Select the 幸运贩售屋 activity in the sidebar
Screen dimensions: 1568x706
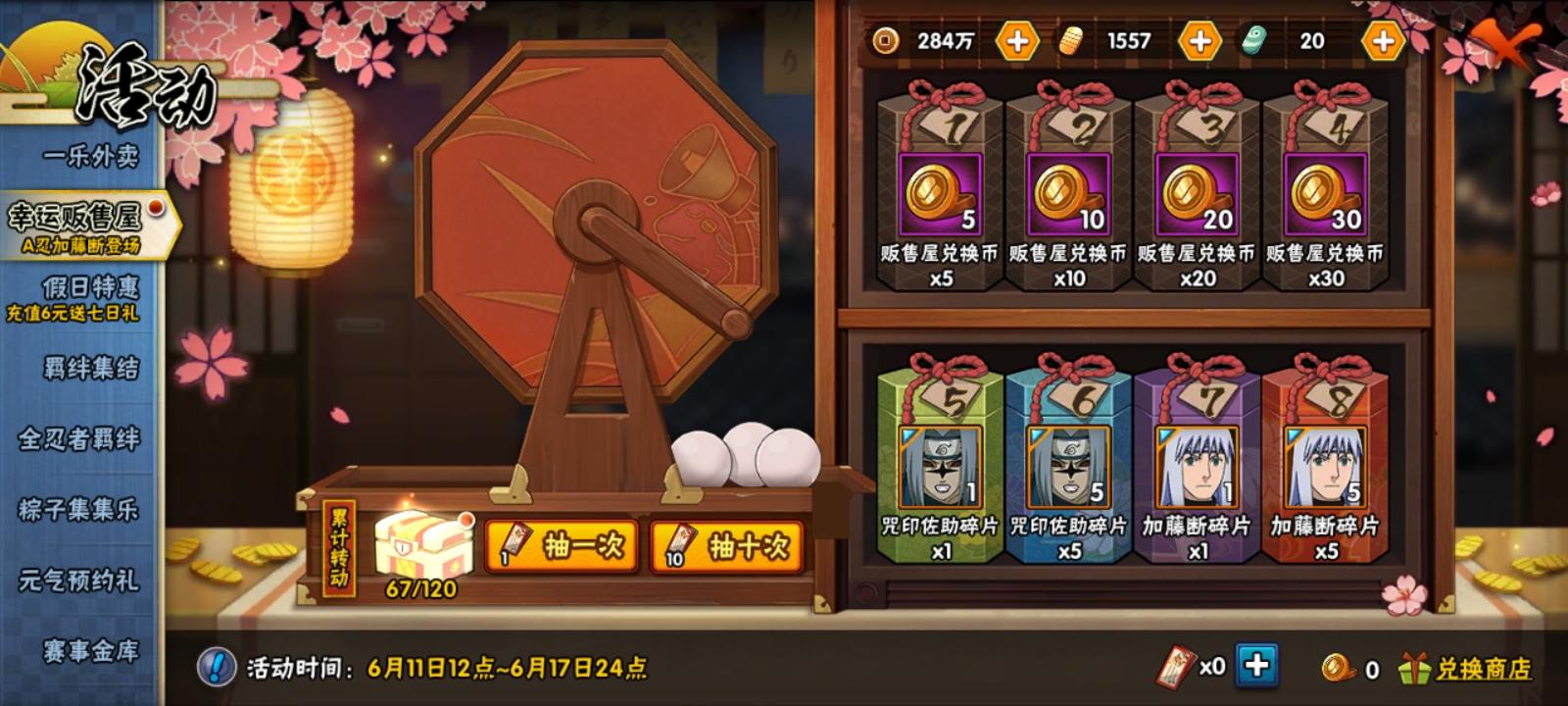78,214
